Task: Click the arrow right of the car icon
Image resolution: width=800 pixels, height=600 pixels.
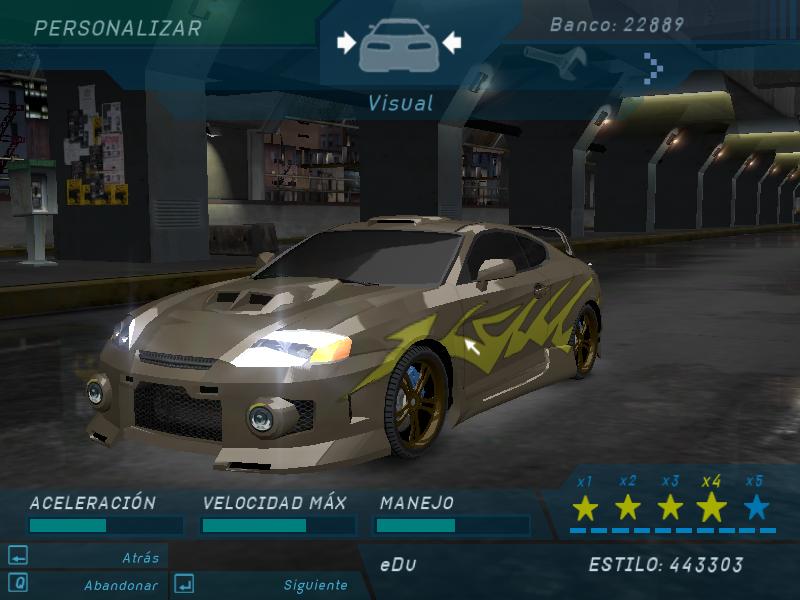Action: coord(451,42)
